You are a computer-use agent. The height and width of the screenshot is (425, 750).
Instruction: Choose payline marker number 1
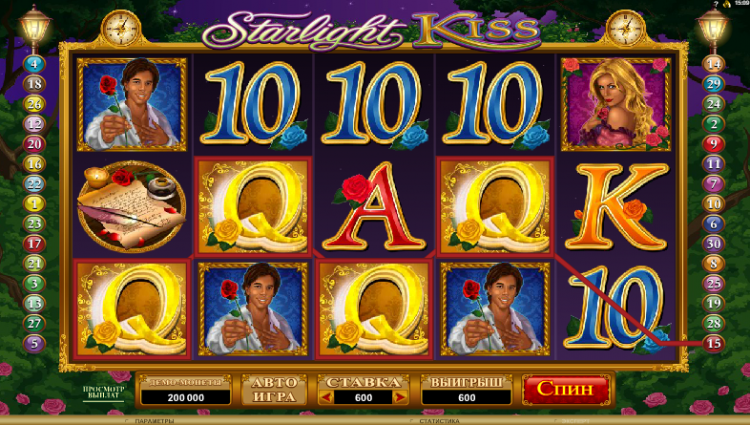tap(35, 203)
